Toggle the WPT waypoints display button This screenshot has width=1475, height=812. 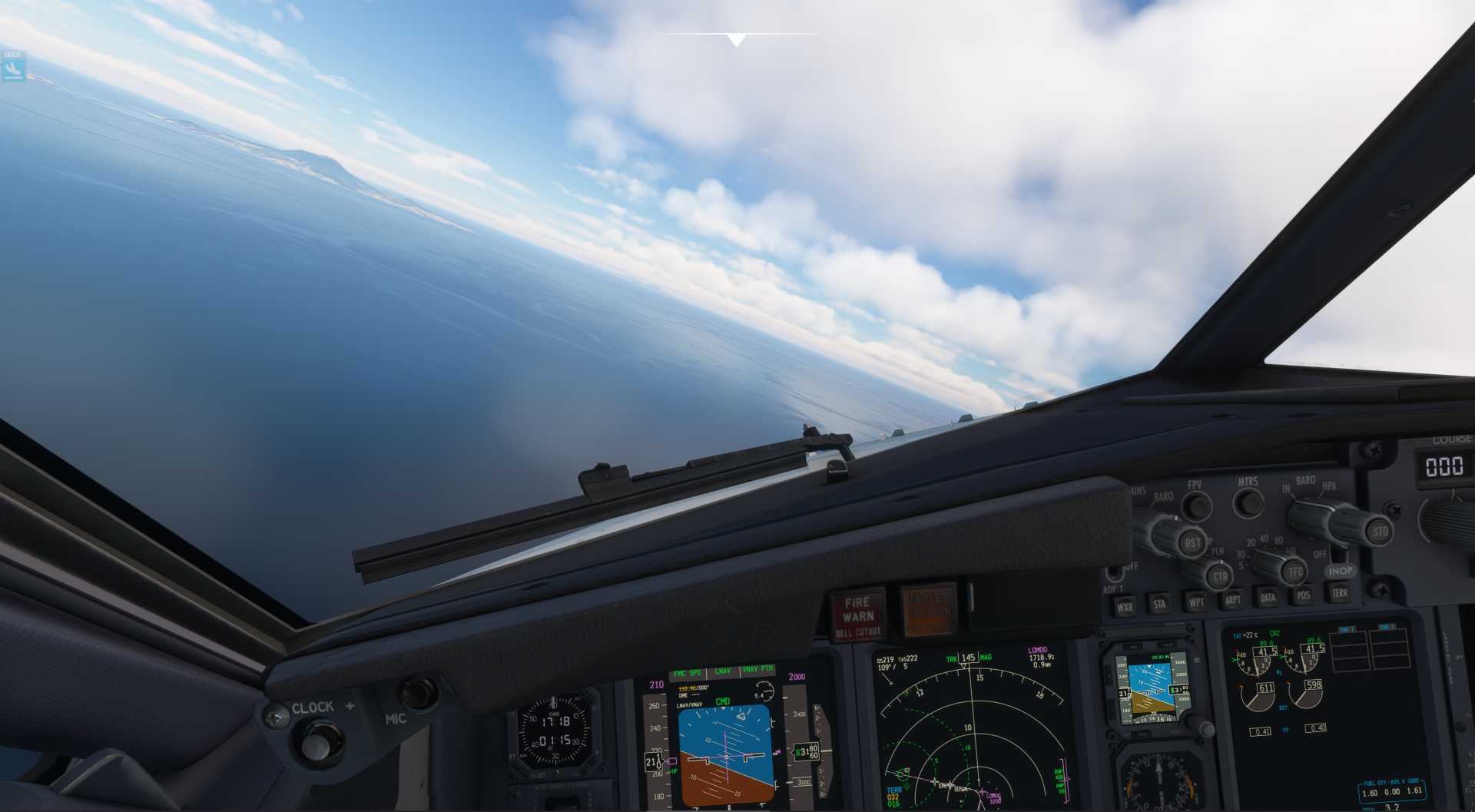[1196, 602]
